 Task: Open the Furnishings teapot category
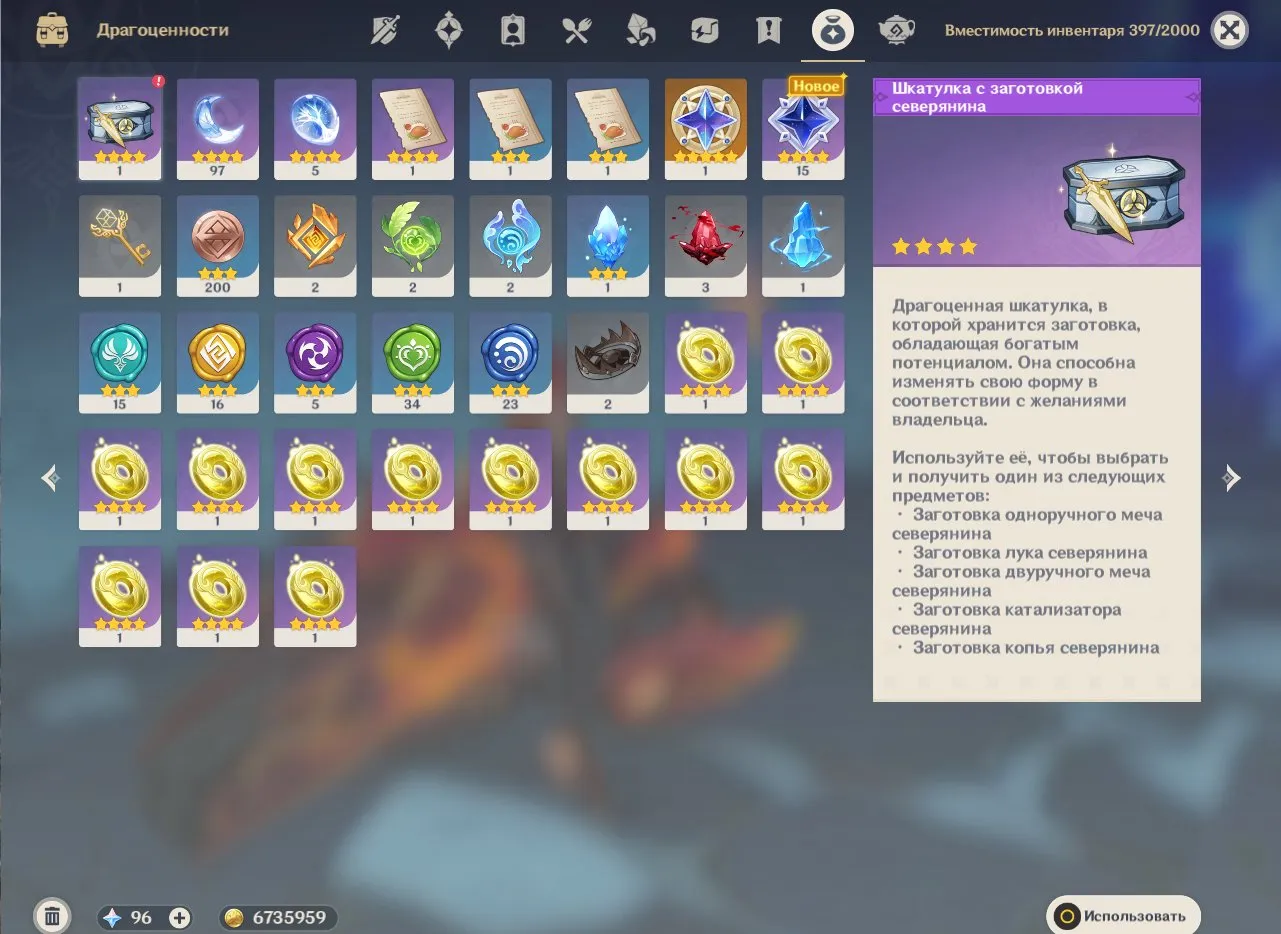pos(896,29)
